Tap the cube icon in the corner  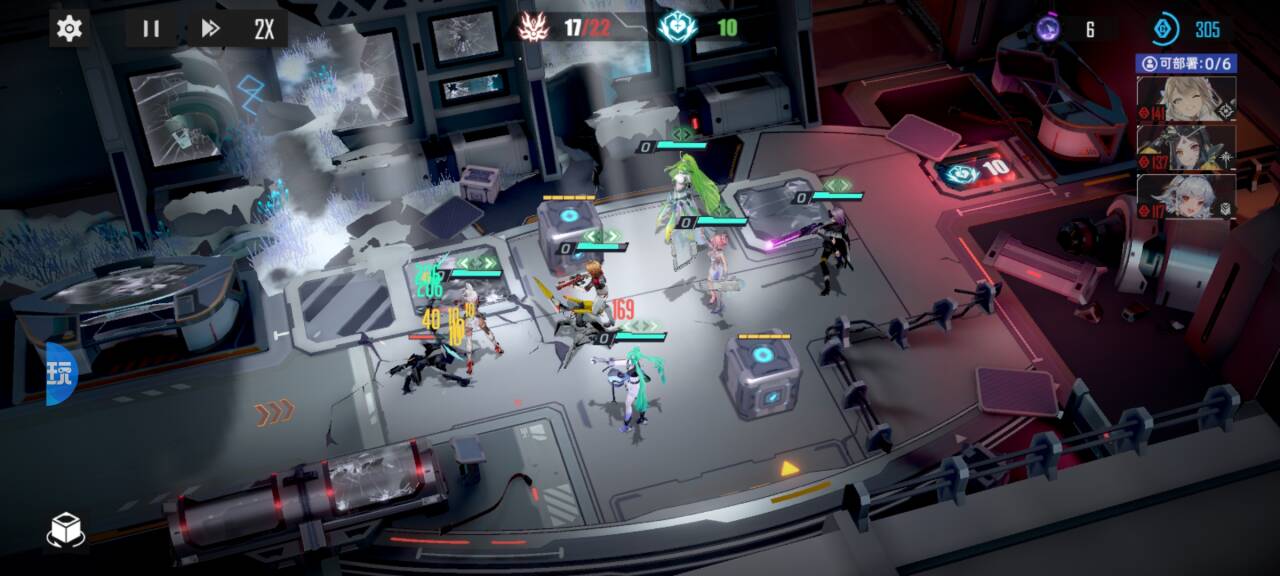coord(66,530)
